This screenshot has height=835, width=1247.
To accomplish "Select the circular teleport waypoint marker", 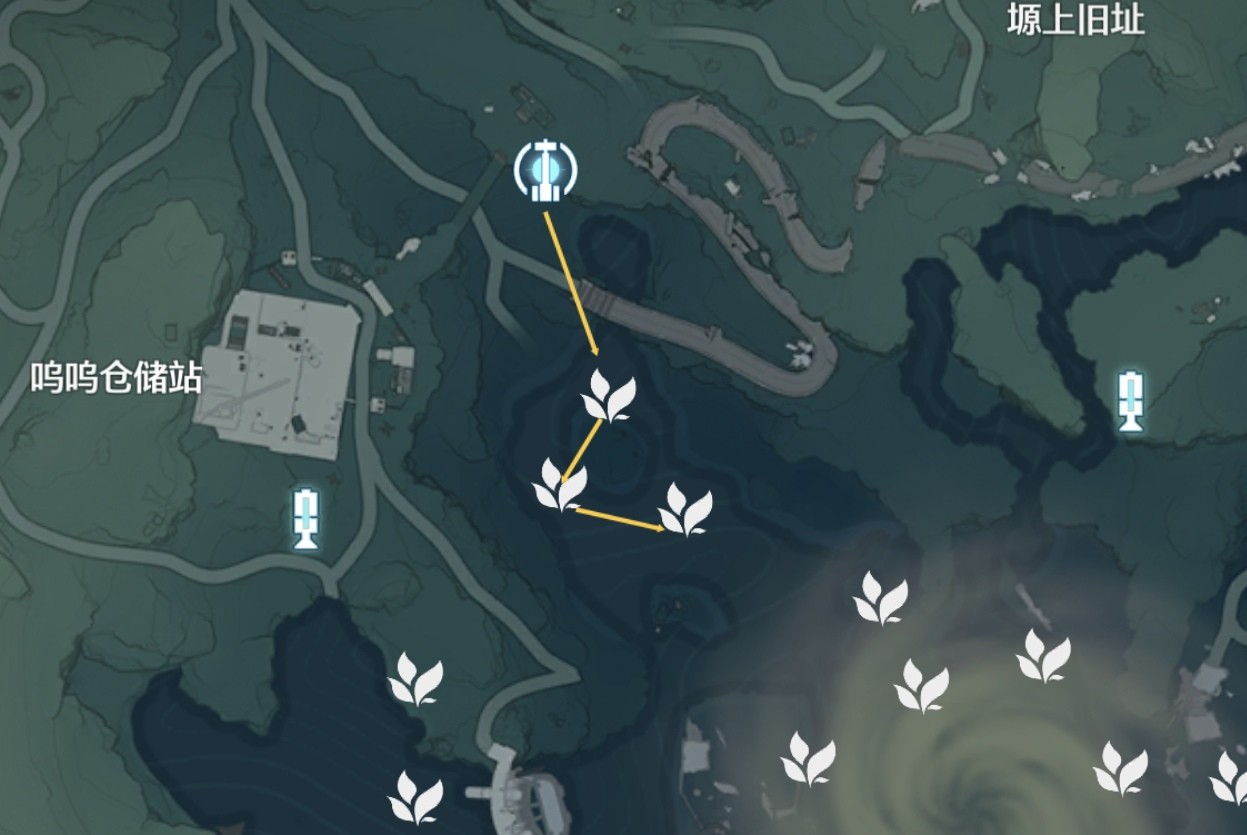I will tap(543, 170).
